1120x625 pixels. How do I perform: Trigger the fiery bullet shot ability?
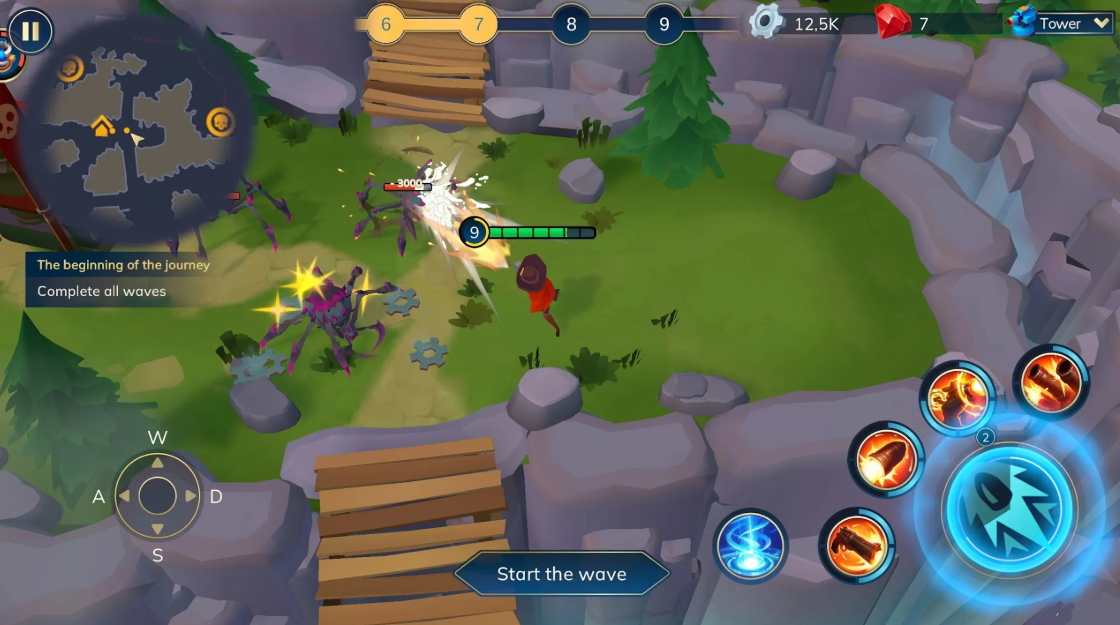pos(886,459)
